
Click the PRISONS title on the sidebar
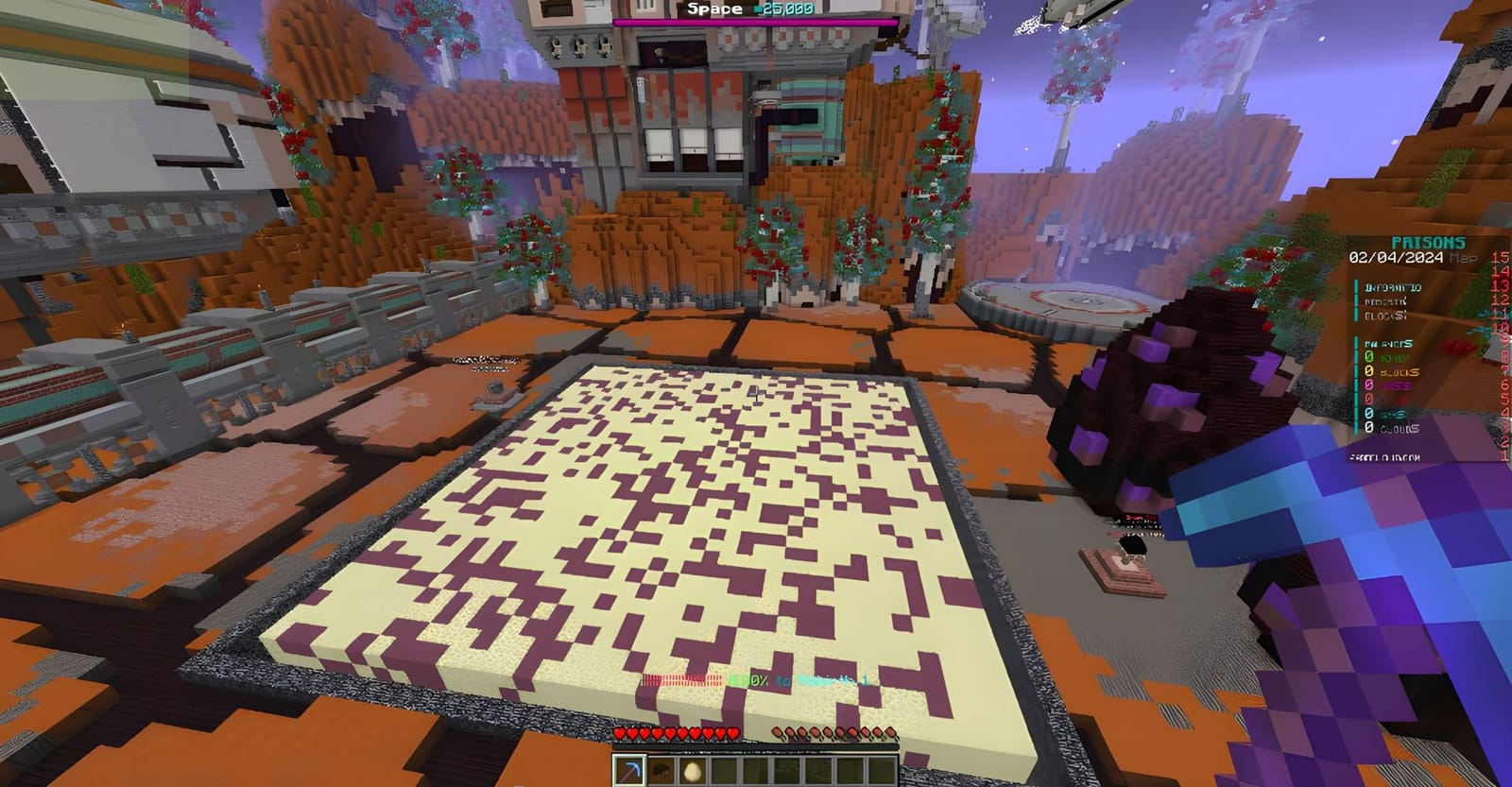1429,241
